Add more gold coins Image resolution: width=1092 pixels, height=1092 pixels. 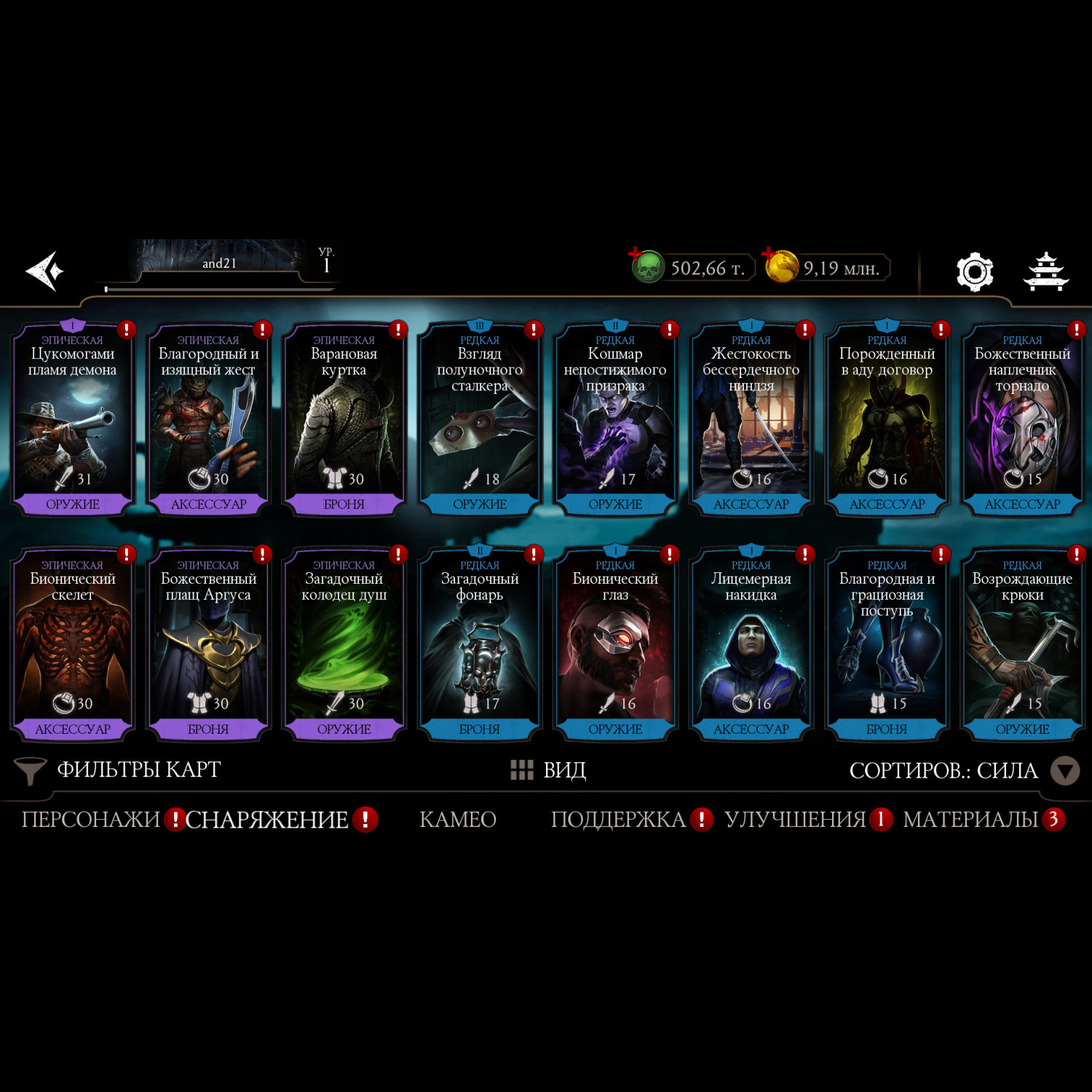tap(769, 255)
